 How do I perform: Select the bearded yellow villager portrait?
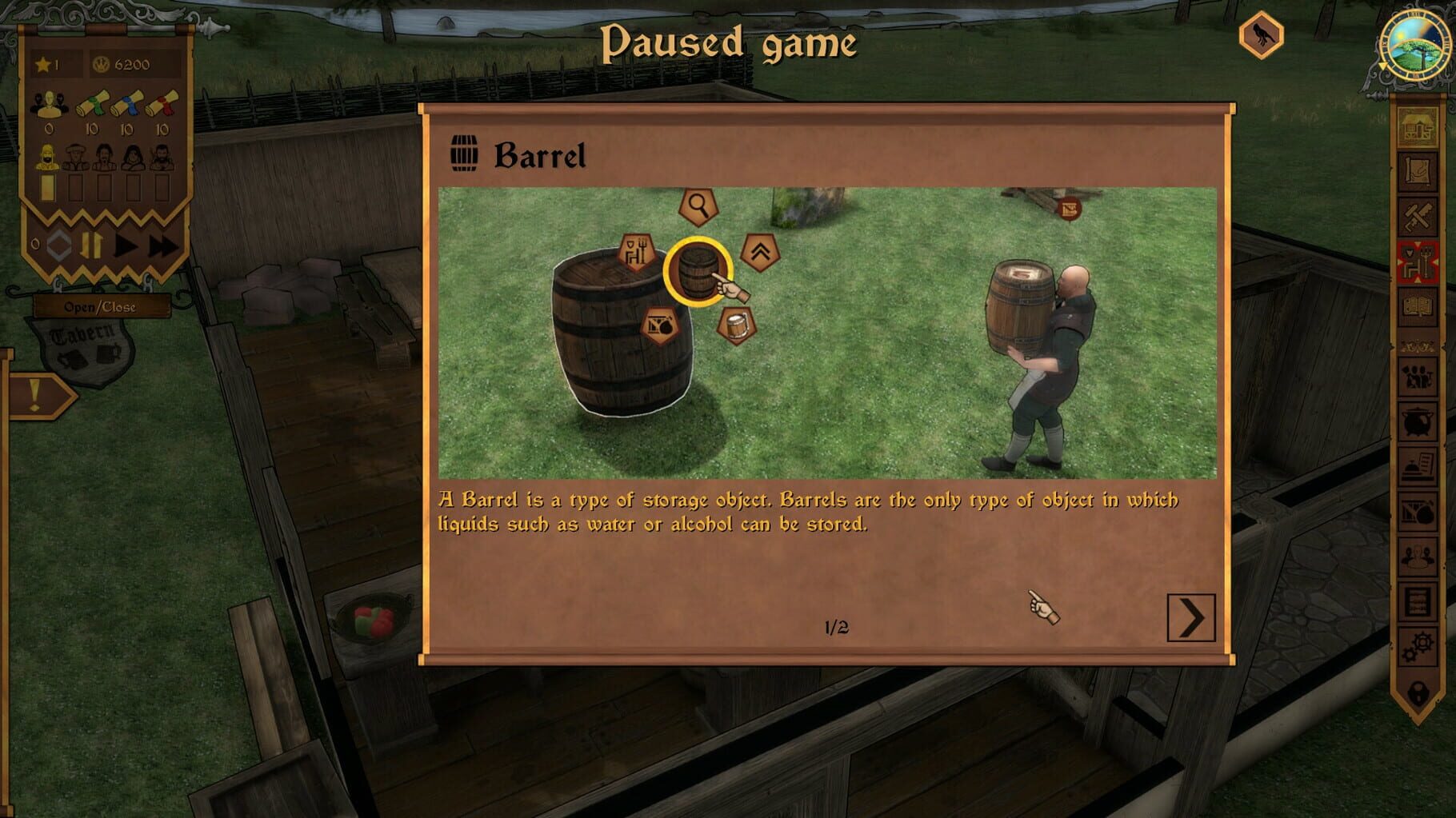click(x=48, y=158)
